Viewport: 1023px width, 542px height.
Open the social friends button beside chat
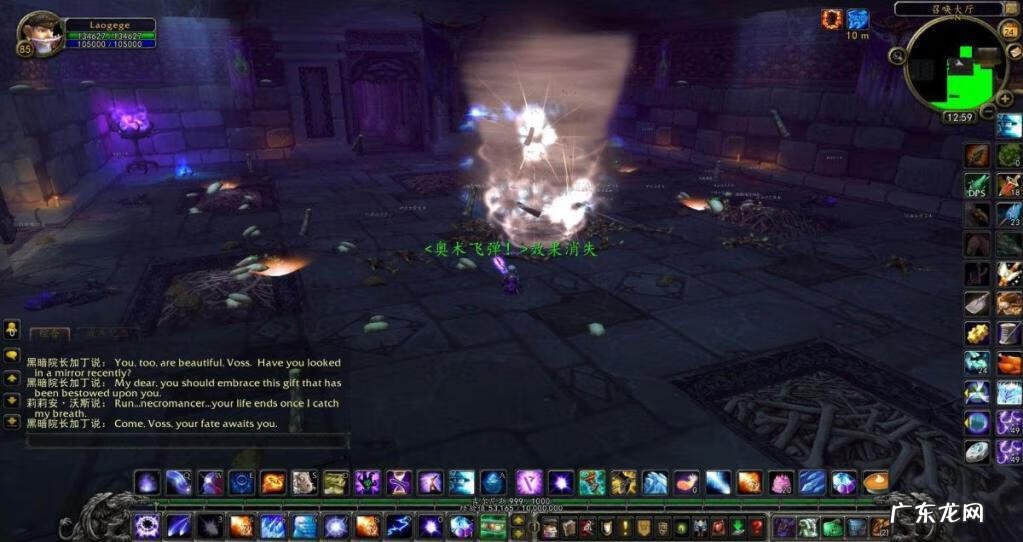[12, 328]
